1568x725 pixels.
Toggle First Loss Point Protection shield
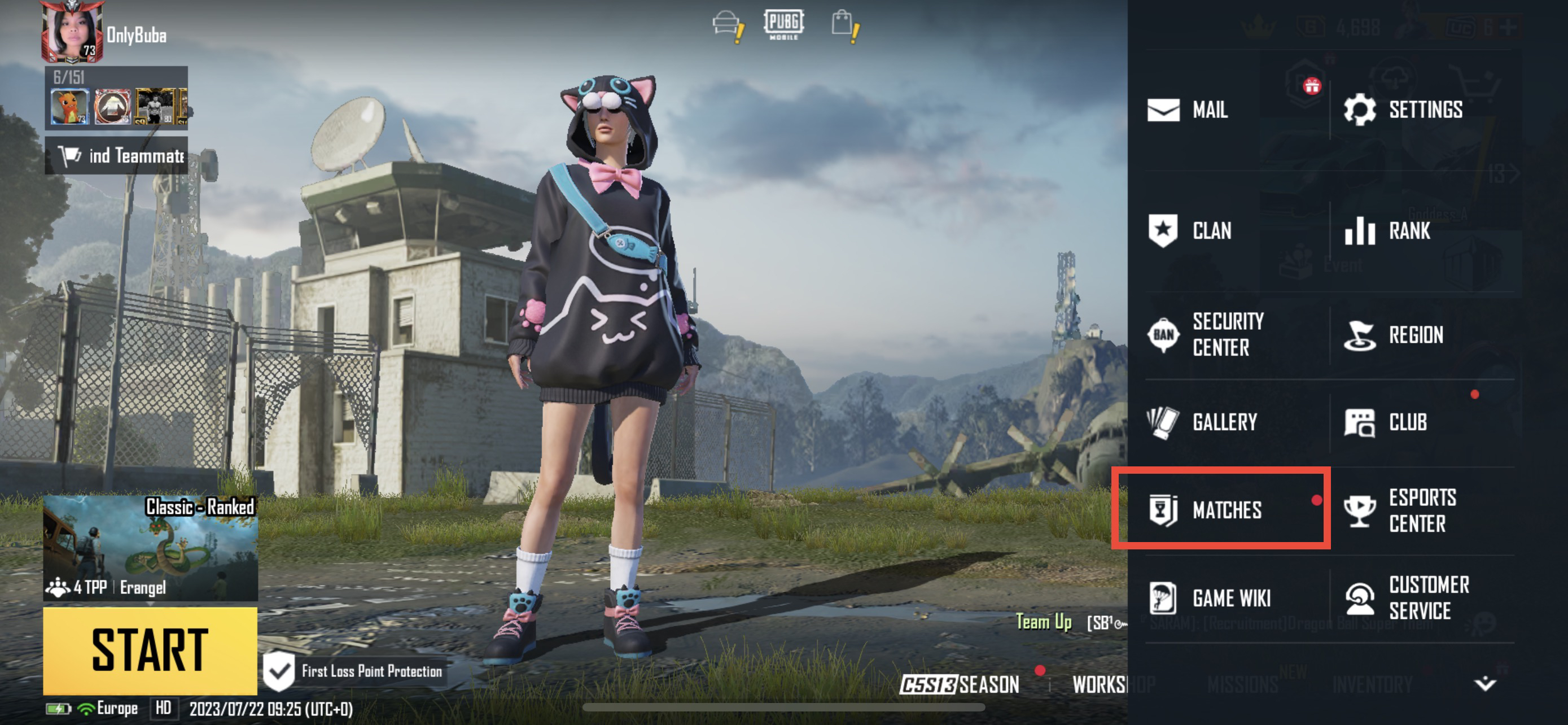pyautogui.click(x=279, y=671)
